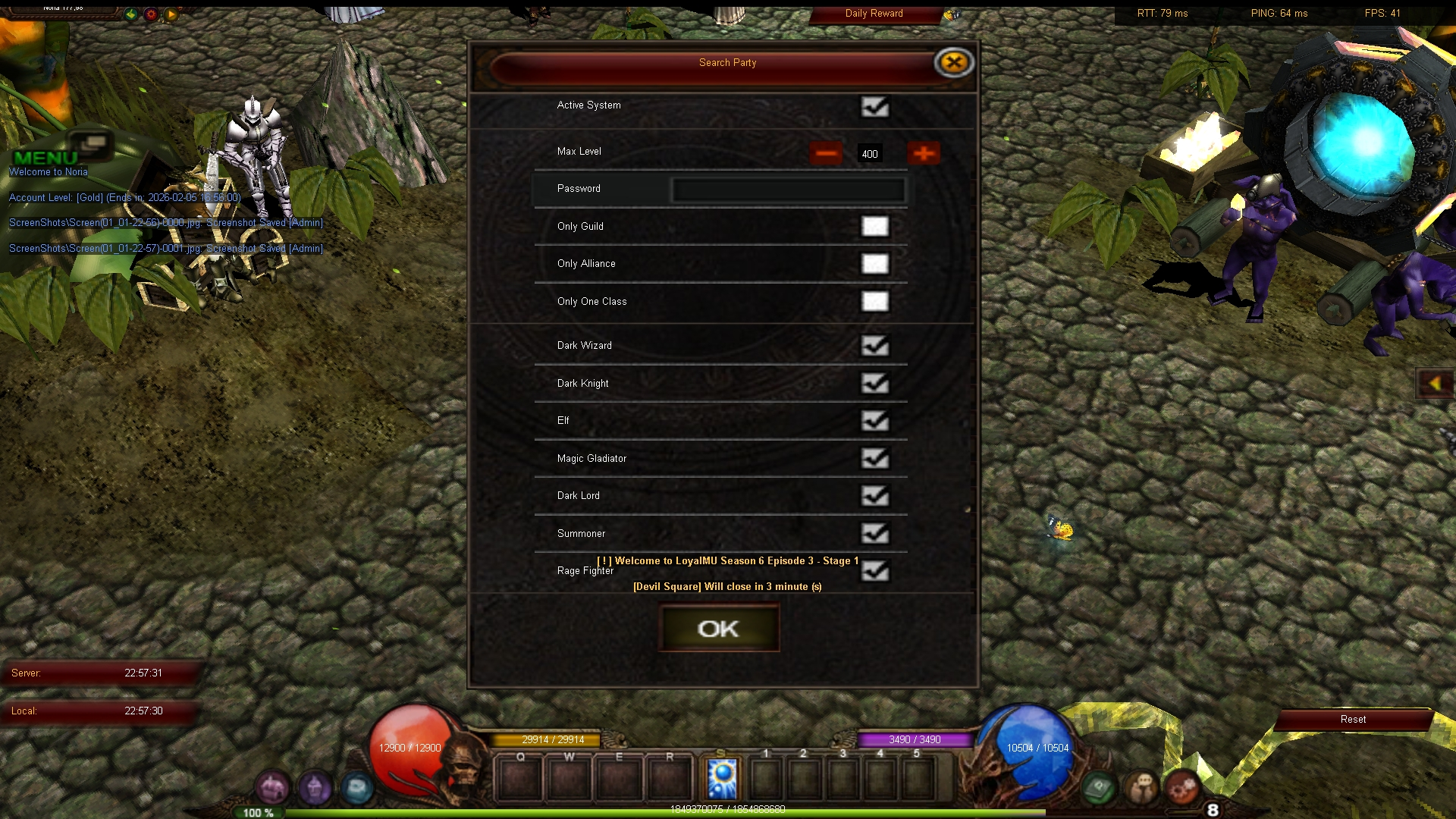Enable the Only Guild checkbox
The image size is (1456, 819).
(874, 227)
